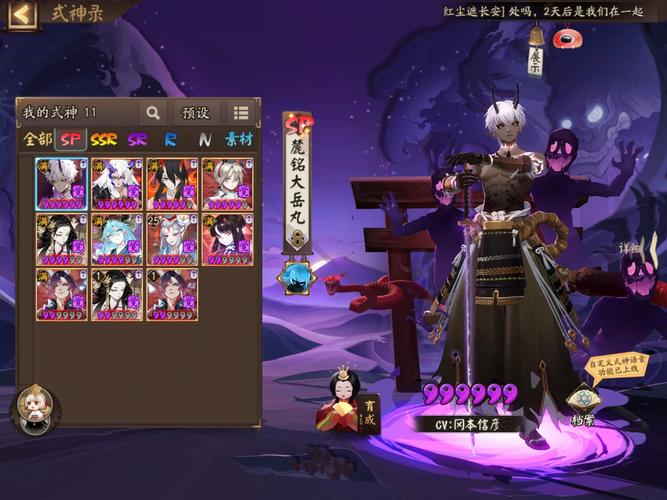Click the blue skin orb under nameplate

click(297, 276)
